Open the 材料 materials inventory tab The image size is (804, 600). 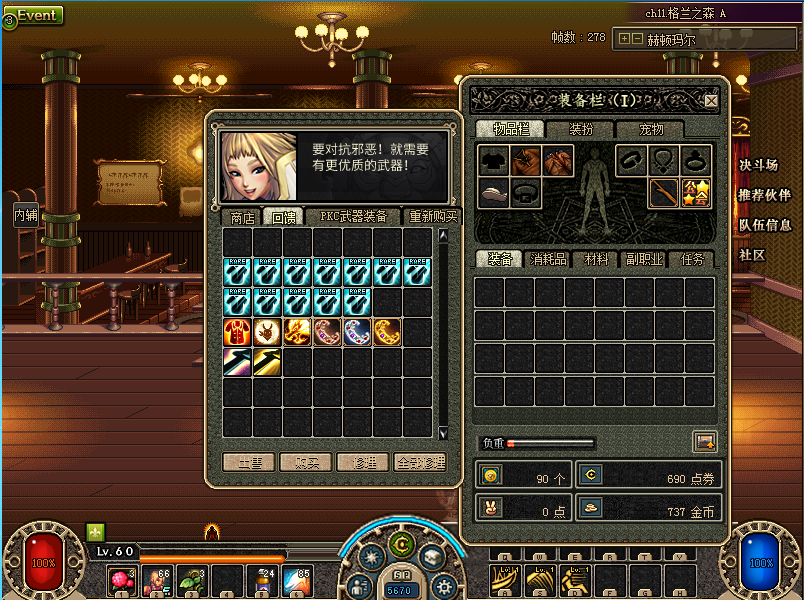597,260
